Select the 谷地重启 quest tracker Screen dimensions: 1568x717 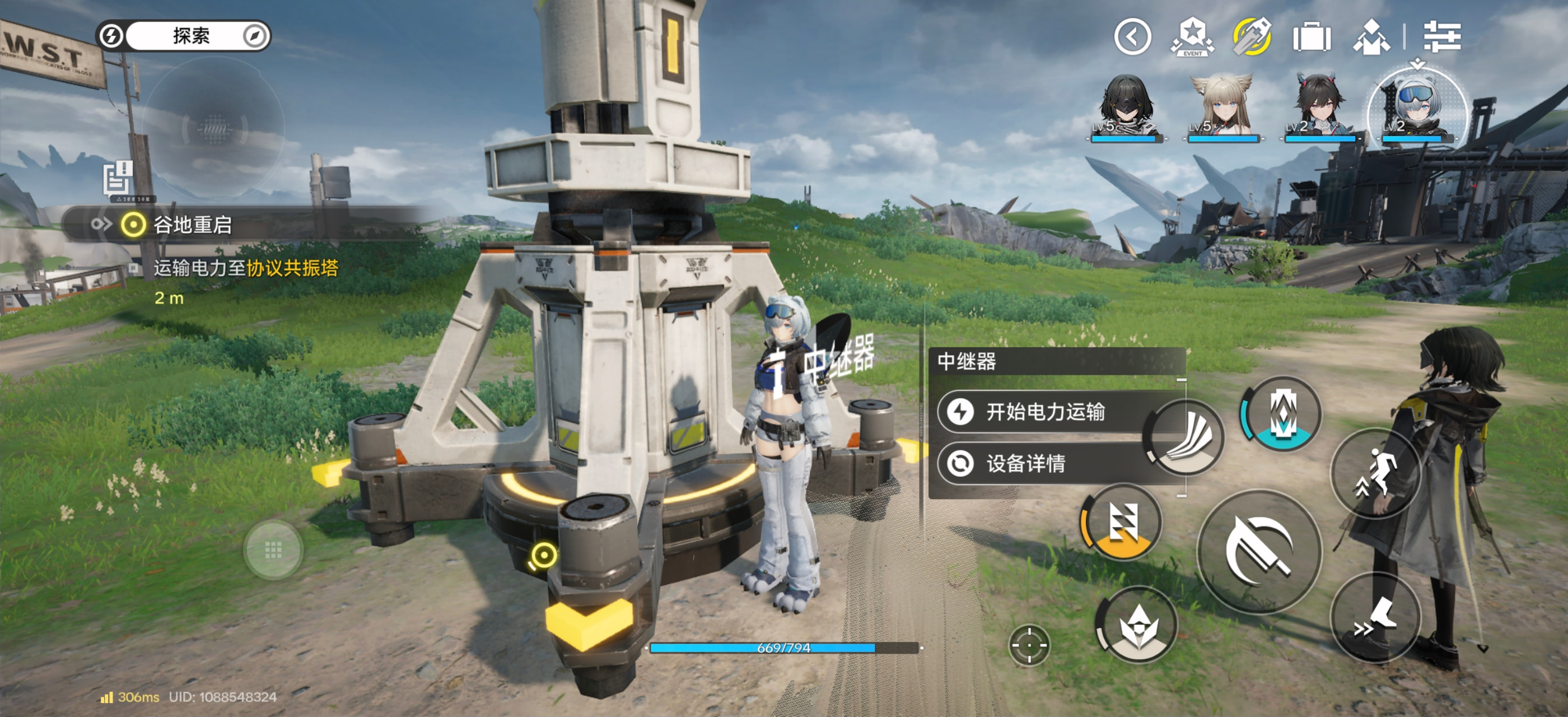[192, 225]
